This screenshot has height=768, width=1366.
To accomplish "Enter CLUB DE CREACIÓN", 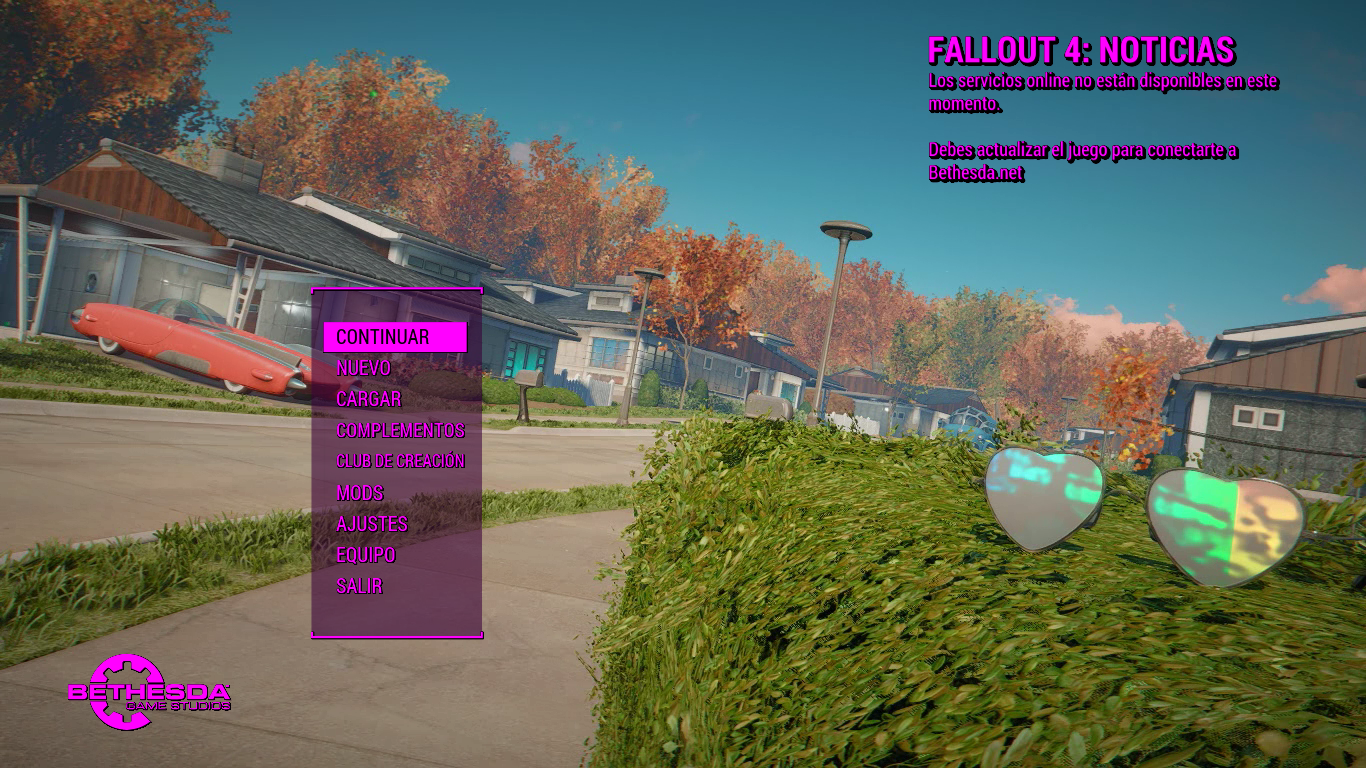I will tap(401, 462).
